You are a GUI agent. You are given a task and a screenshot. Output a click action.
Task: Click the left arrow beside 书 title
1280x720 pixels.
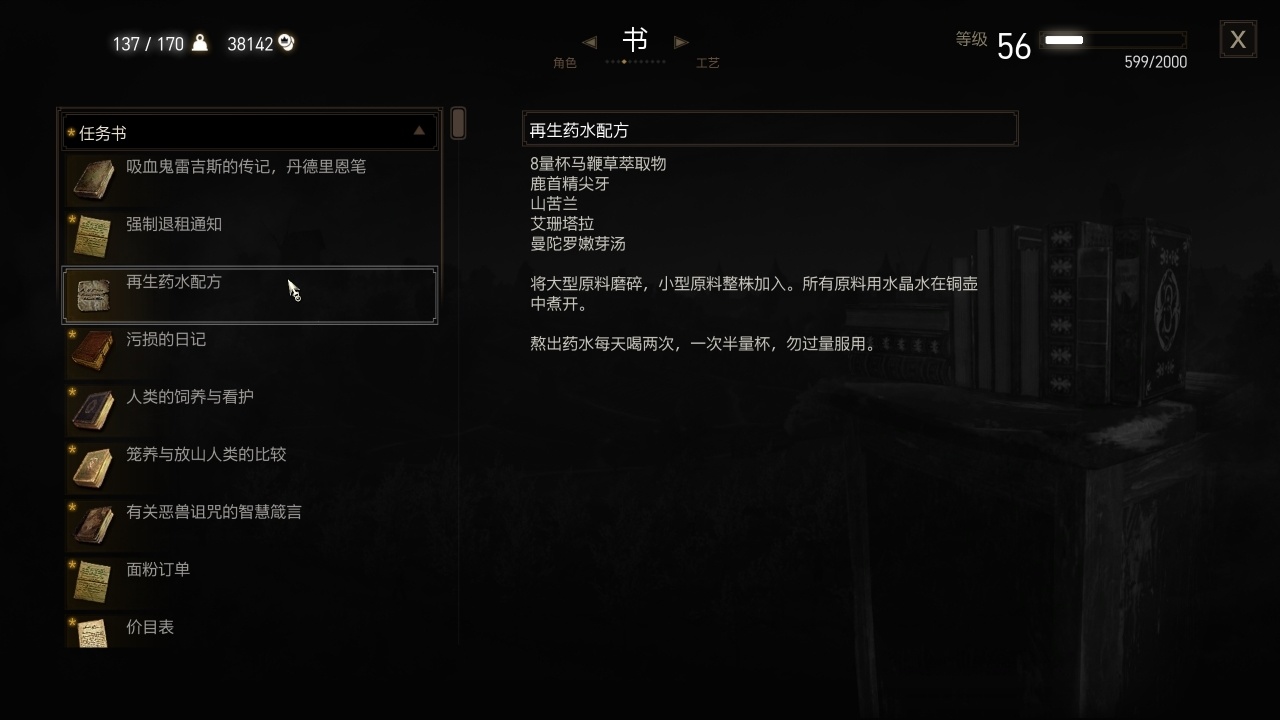click(x=589, y=41)
